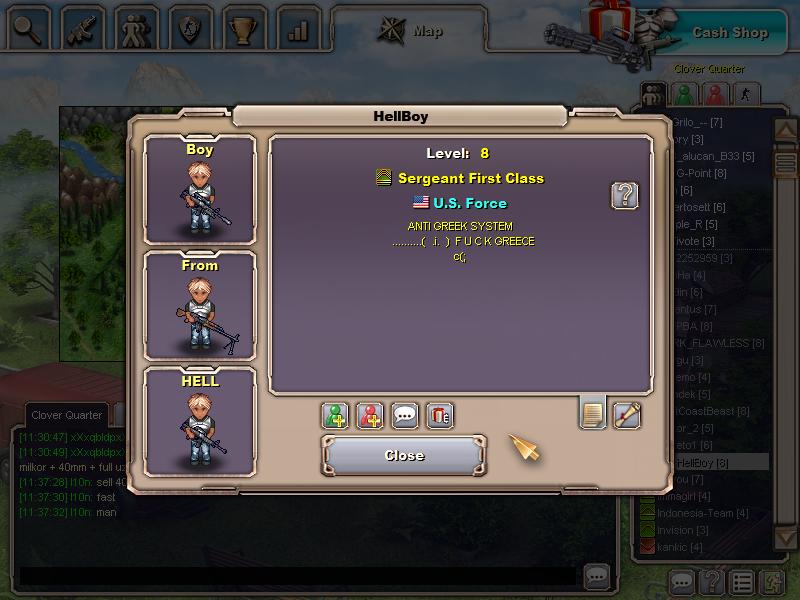800x600 pixels.
Task: Click the question mark help button
Action: (x=625, y=195)
